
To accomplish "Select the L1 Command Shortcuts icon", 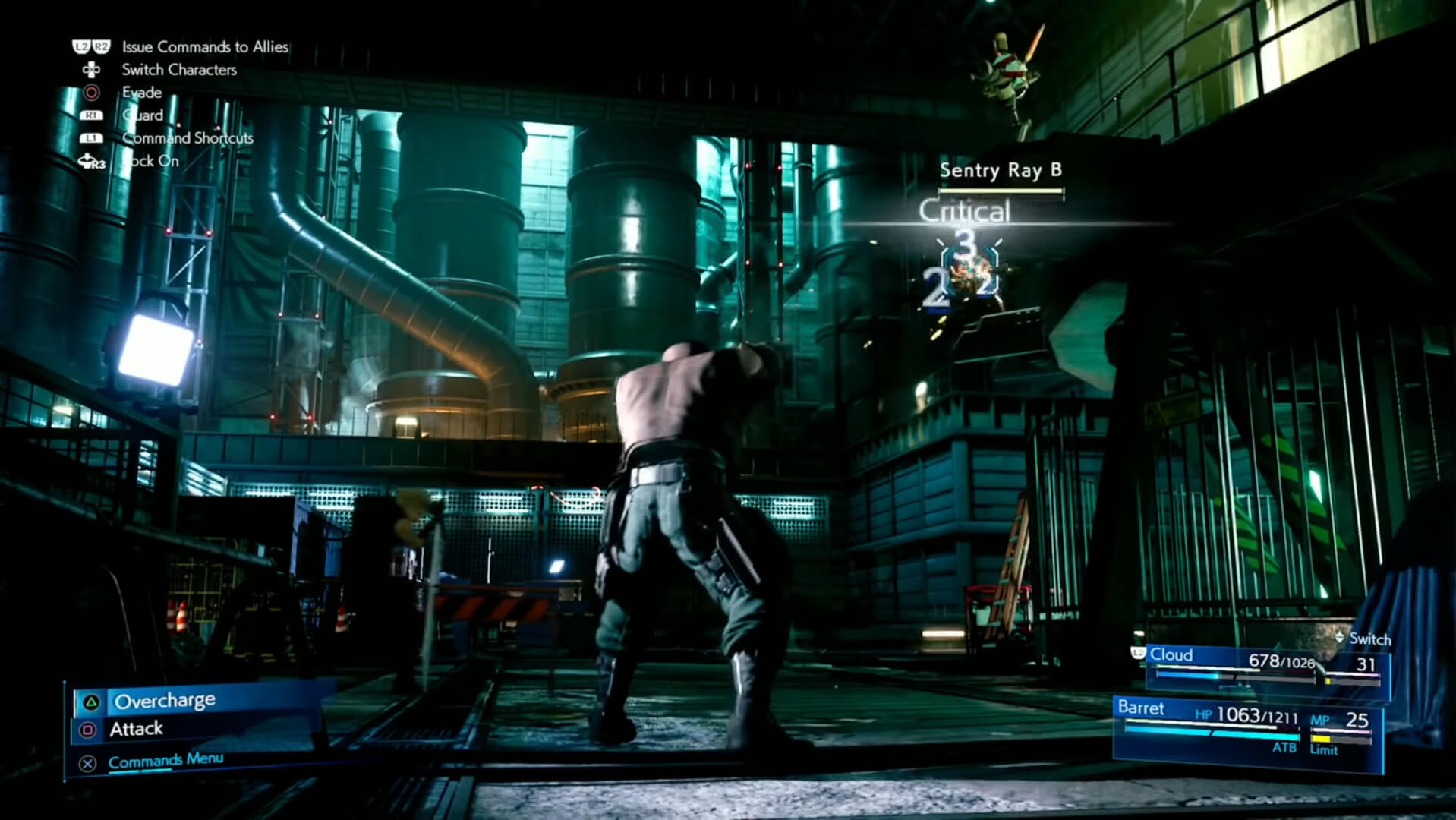I will (x=93, y=137).
